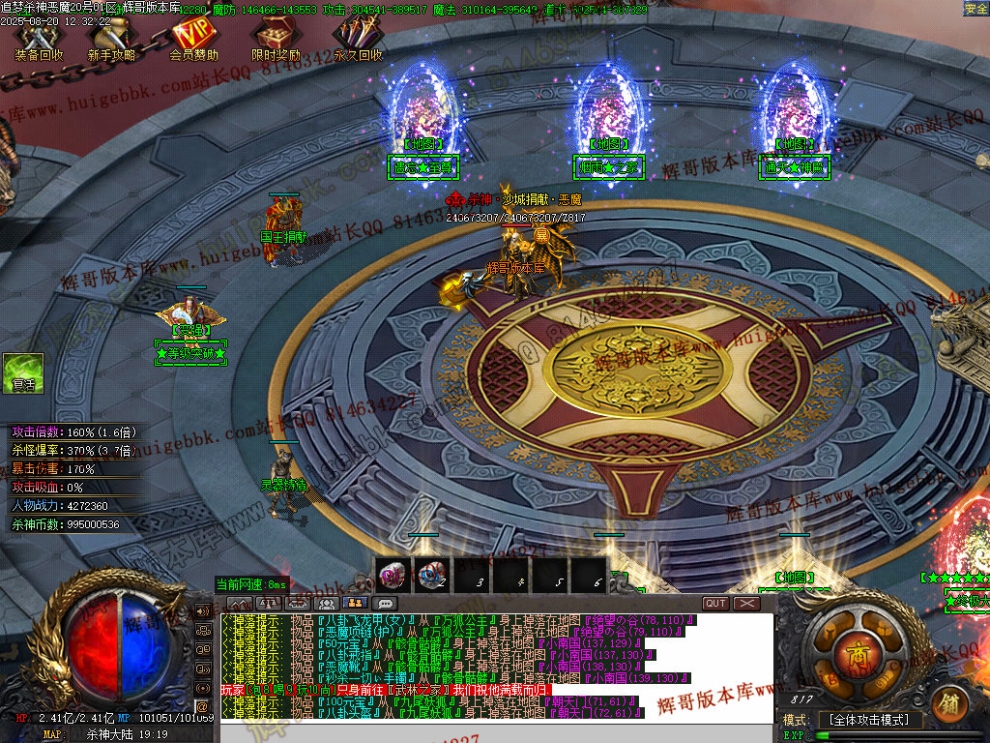Change the 全体攻击模式 attack mode
990x743 pixels.
click(x=869, y=720)
